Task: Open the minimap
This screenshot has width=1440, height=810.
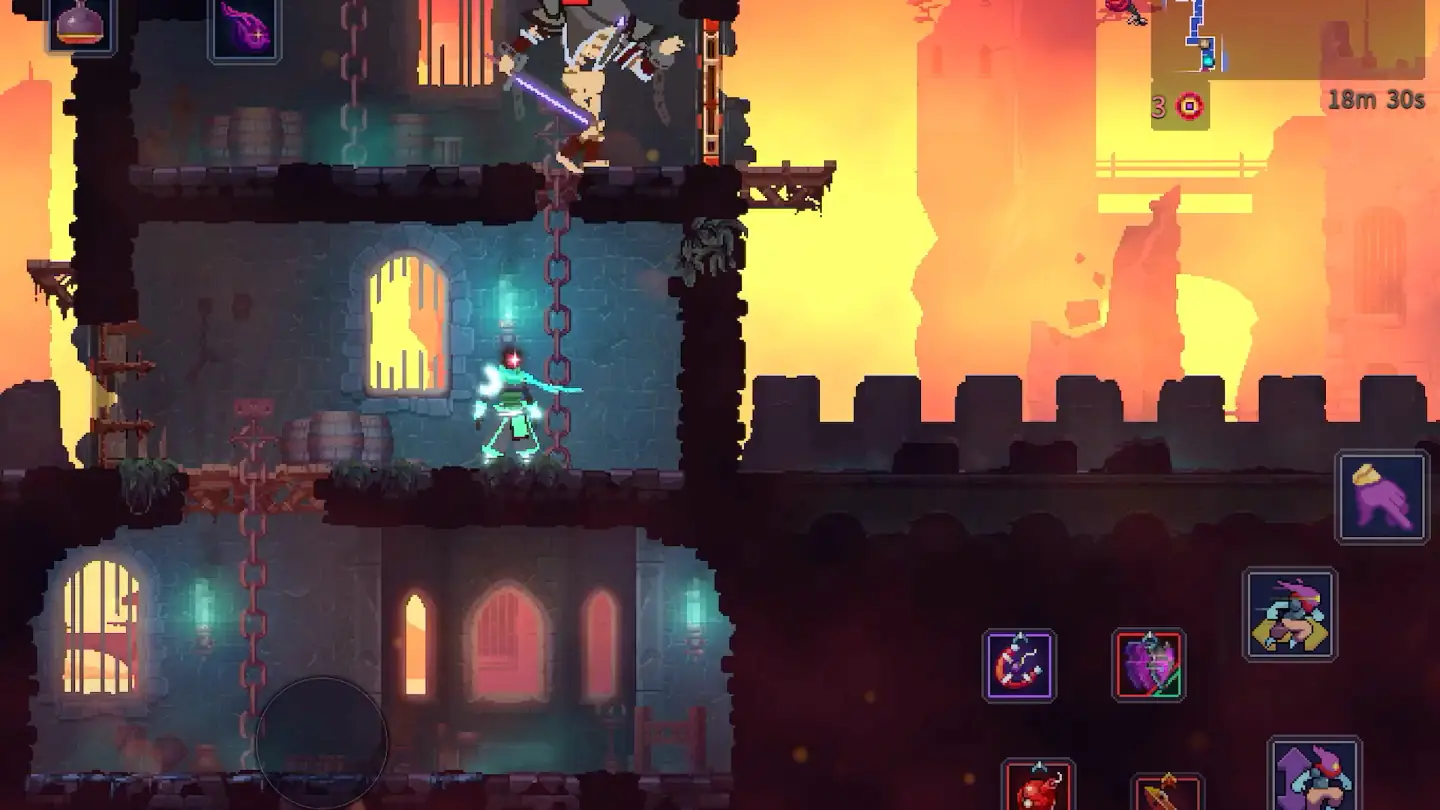Action: (x=1288, y=38)
